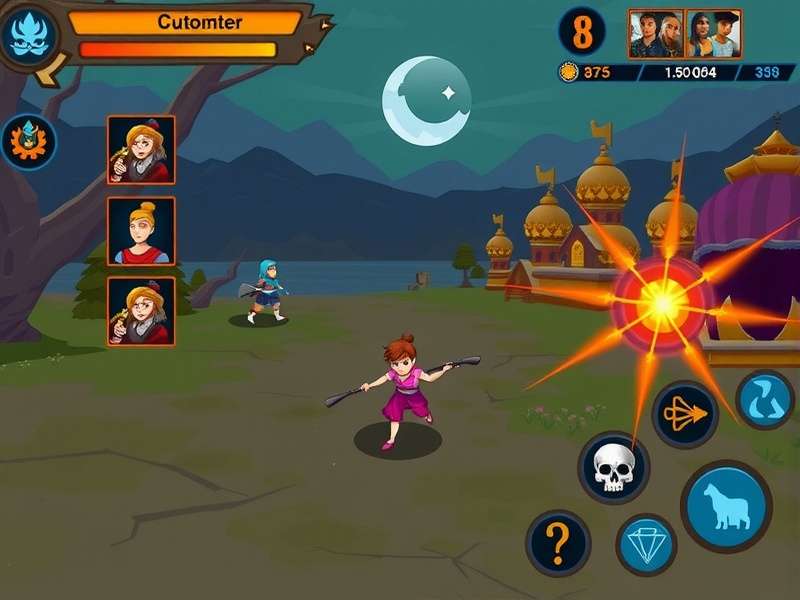Click the gold coin currency icon

coord(569,72)
